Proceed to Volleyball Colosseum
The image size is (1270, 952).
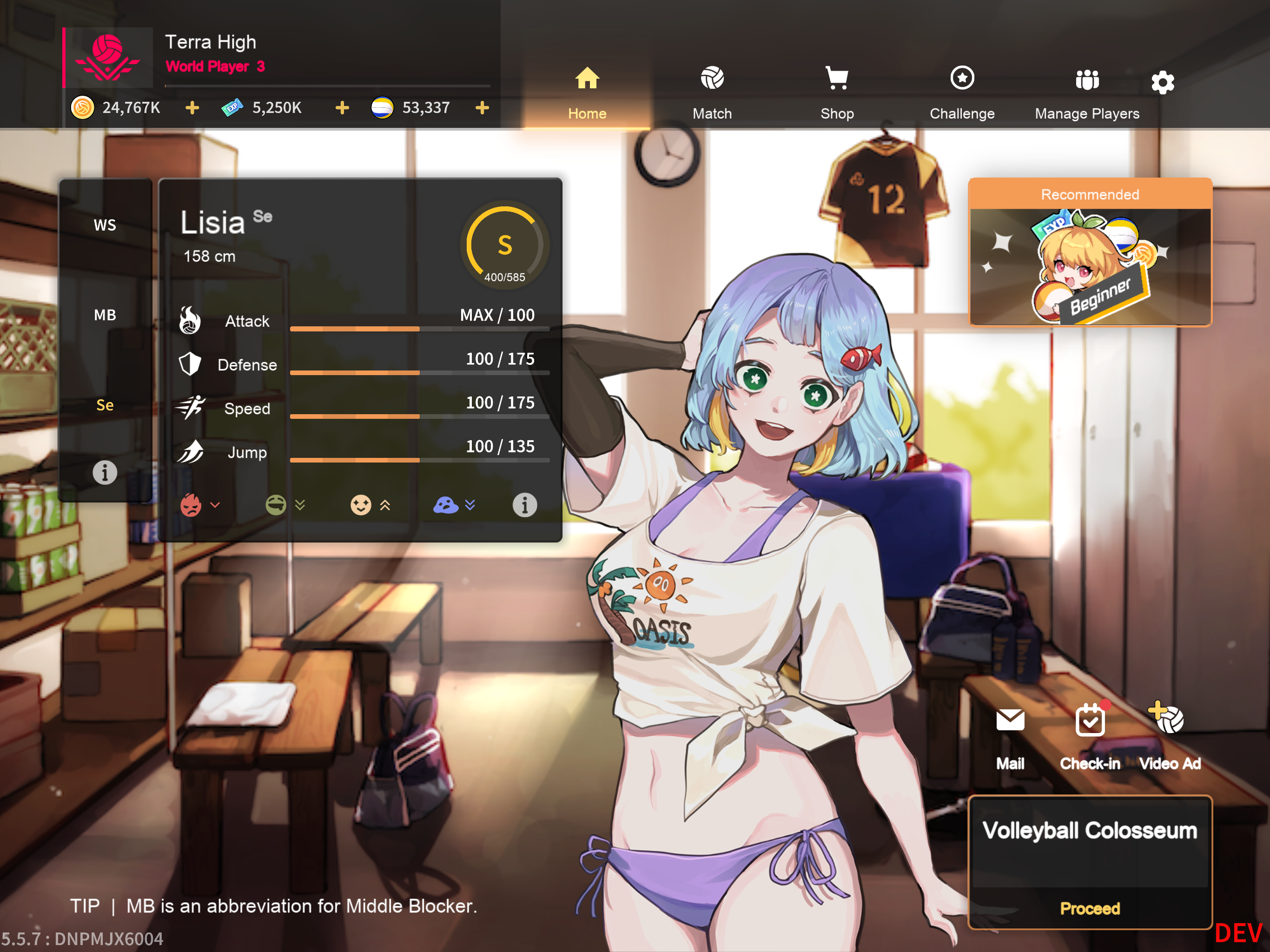pyautogui.click(x=1090, y=908)
